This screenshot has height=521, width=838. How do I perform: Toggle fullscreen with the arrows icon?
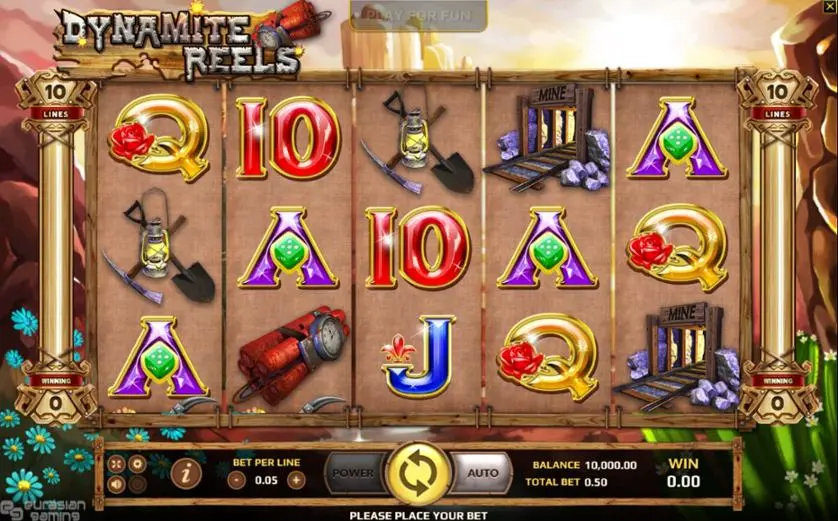point(115,464)
